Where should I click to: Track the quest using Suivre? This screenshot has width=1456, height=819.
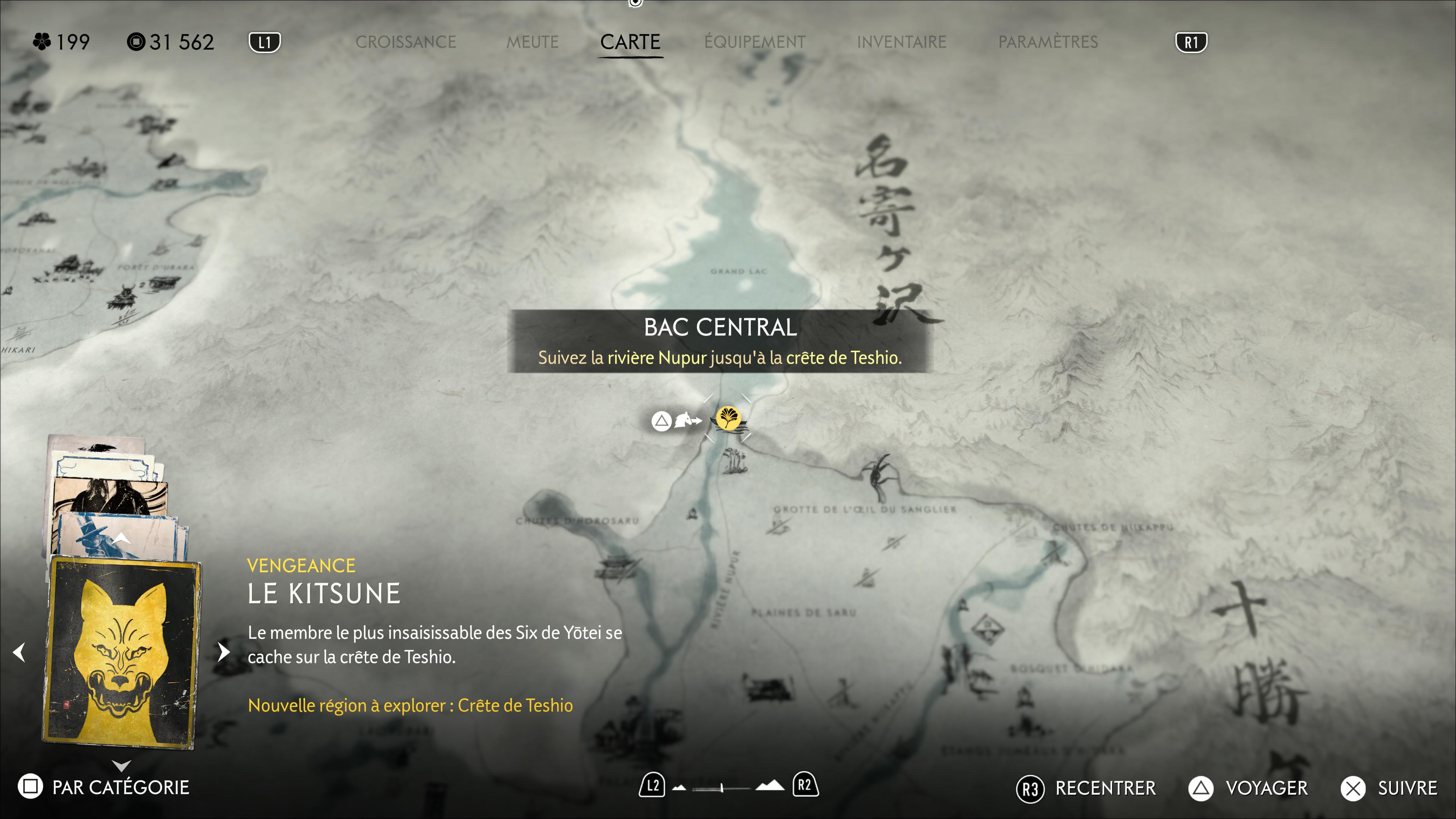click(x=1389, y=789)
